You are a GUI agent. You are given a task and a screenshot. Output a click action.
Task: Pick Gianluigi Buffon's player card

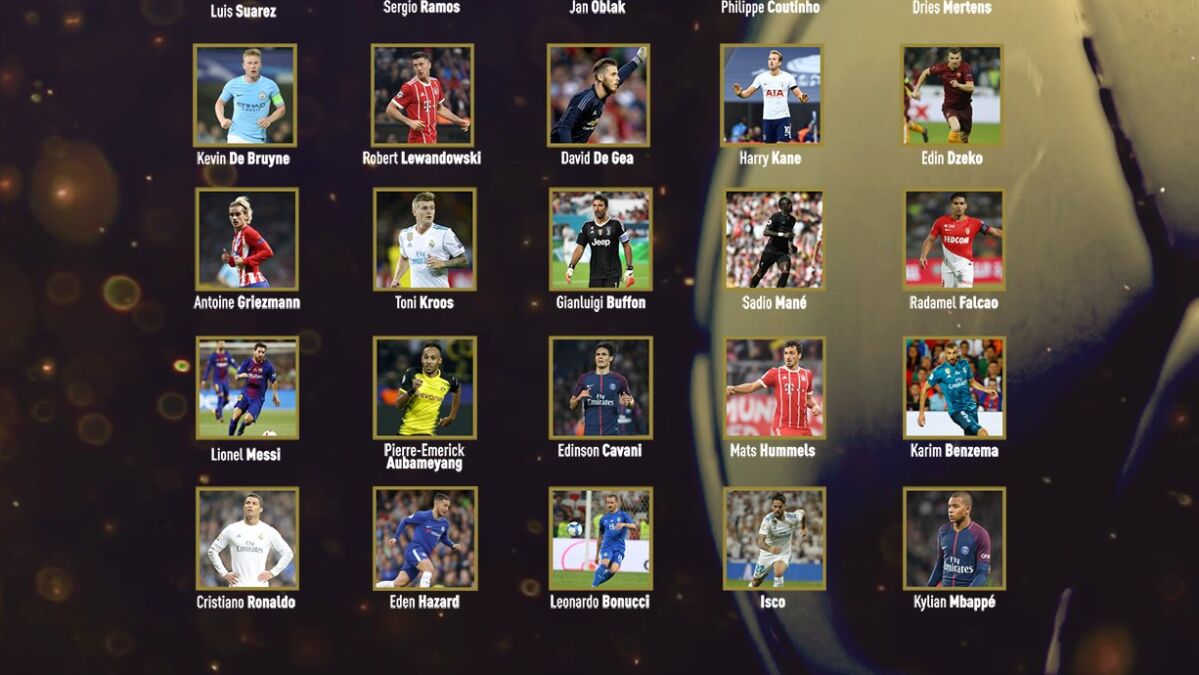pyautogui.click(x=601, y=239)
